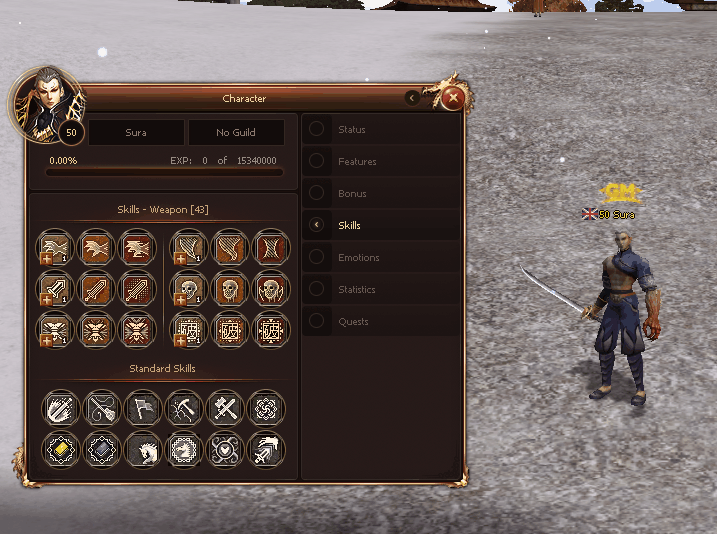
Task: Click the back arrow beside the close button
Action: click(x=413, y=98)
